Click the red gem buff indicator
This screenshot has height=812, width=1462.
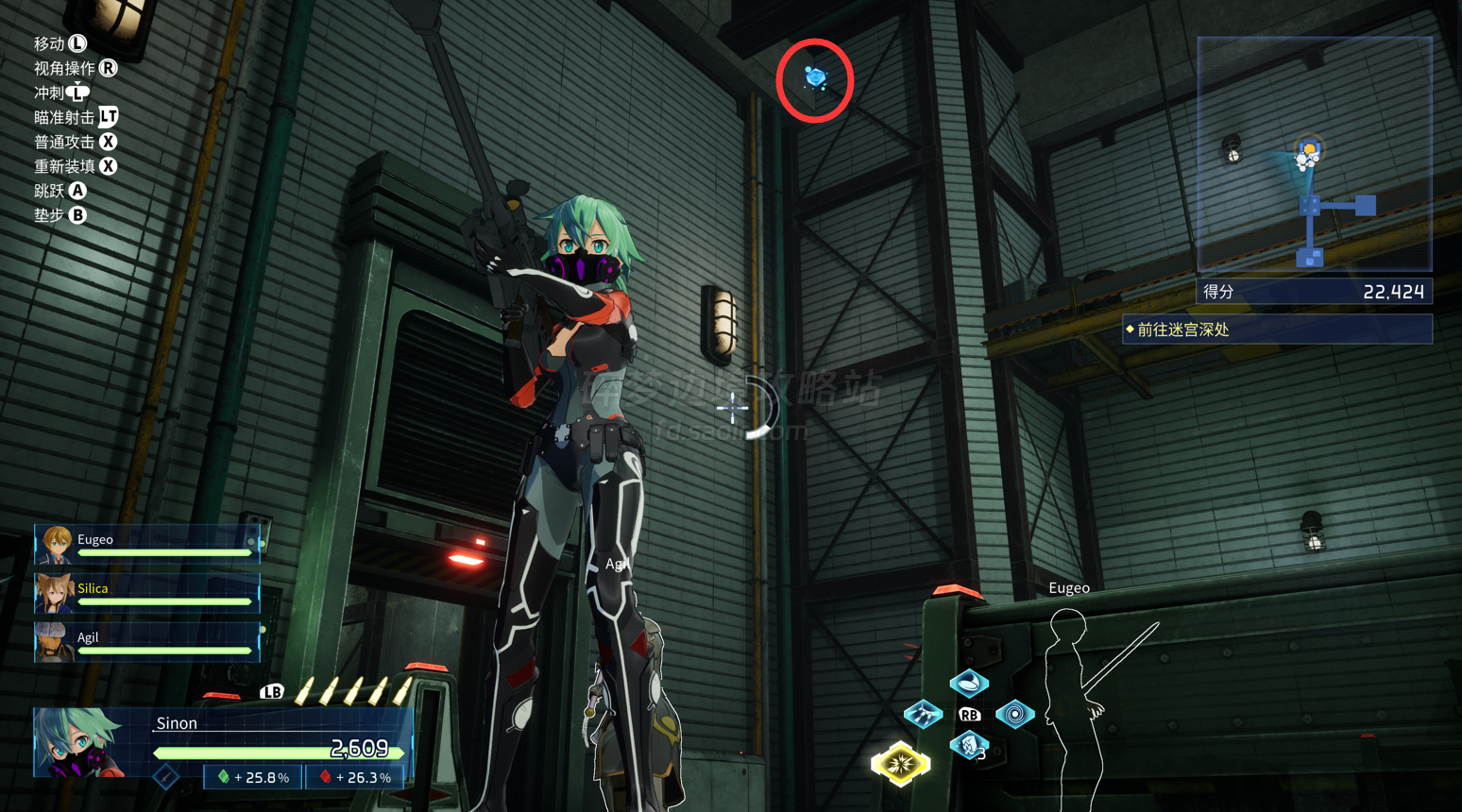(x=355, y=777)
